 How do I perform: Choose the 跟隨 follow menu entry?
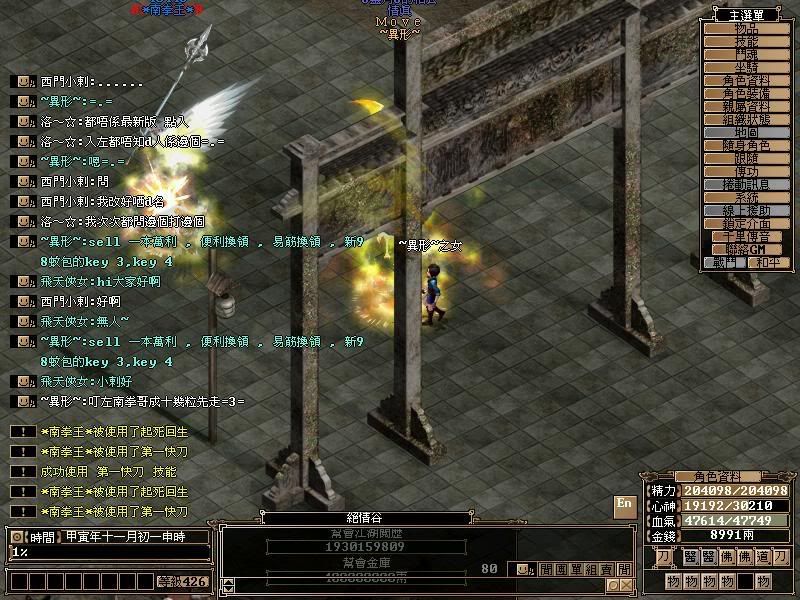747,158
